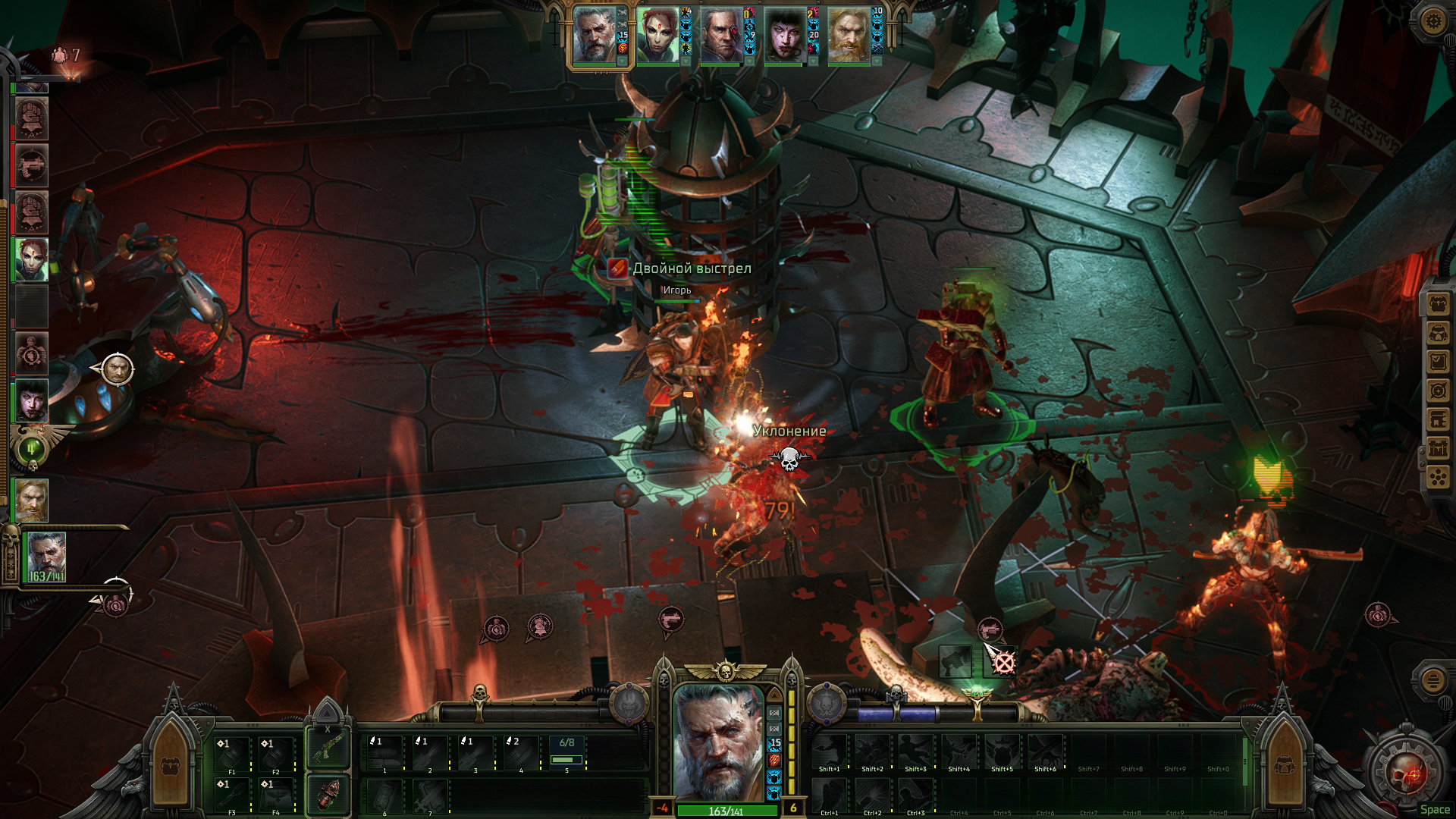Open the gear settings button
1456x819 pixels.
coord(1432,20)
